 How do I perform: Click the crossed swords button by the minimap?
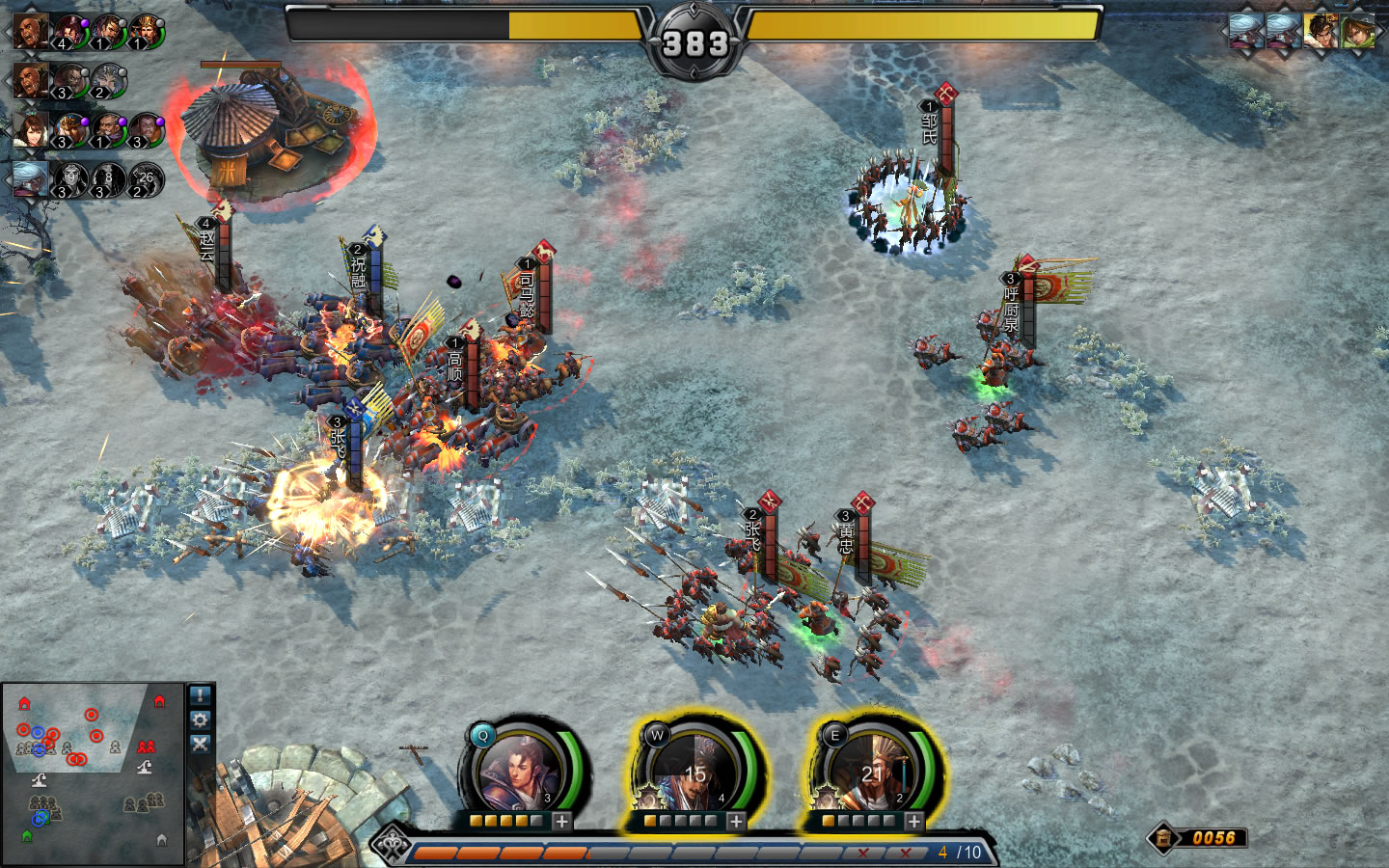pos(200,744)
